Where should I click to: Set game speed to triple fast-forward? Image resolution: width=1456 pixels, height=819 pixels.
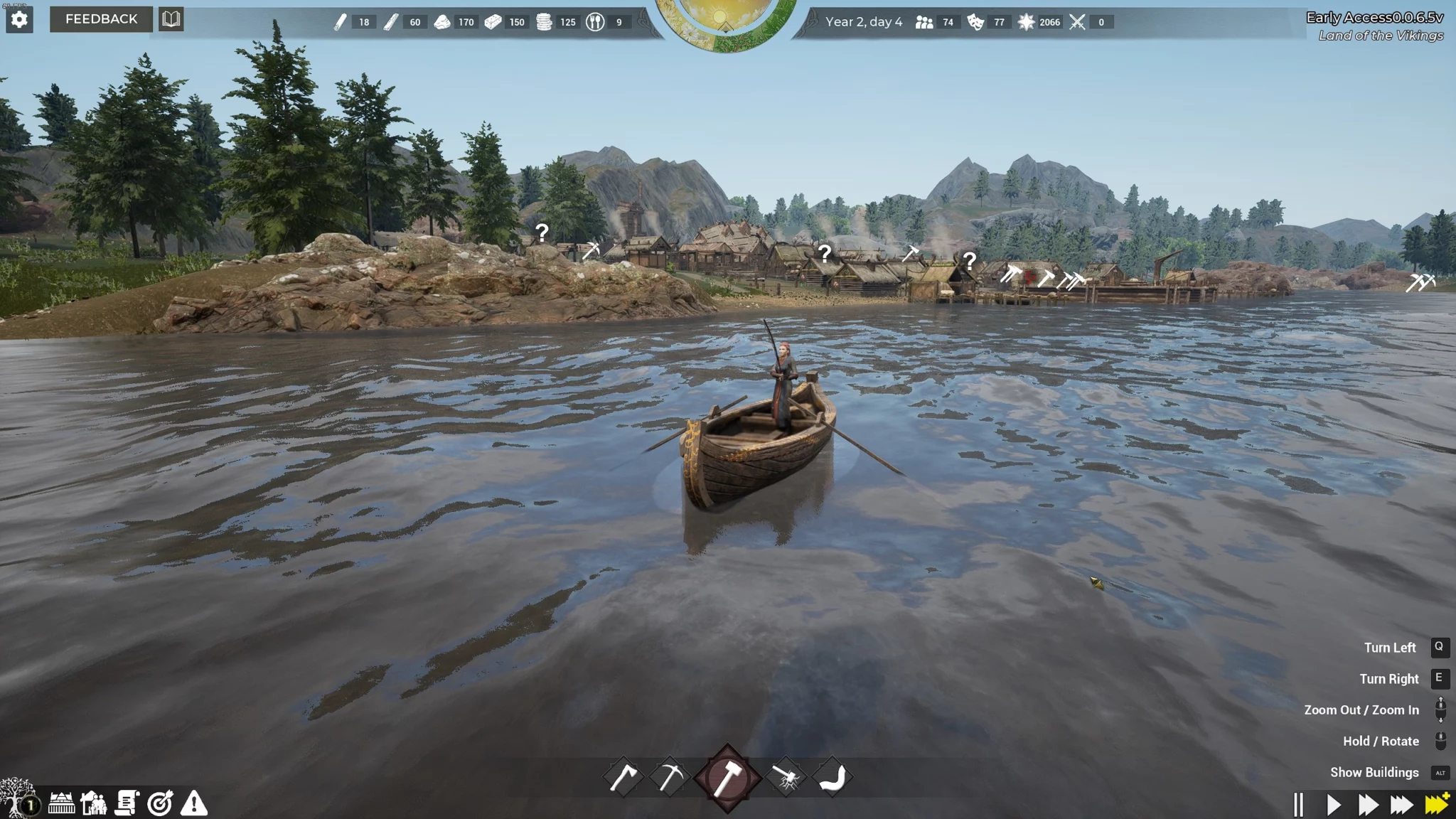[x=1402, y=805]
